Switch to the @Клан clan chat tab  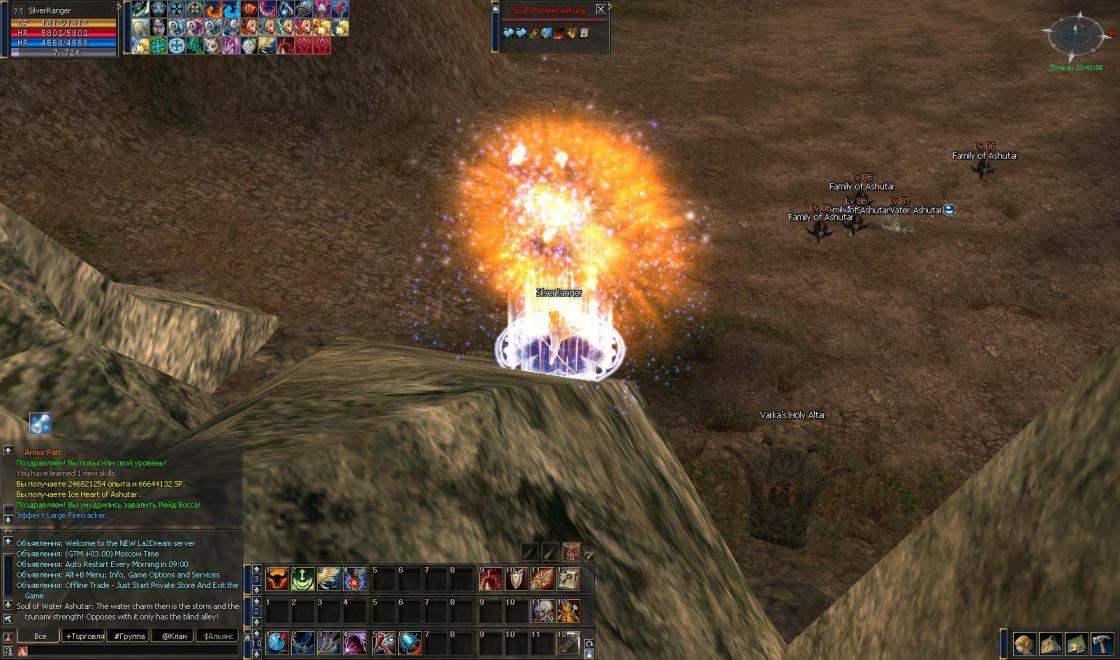coord(174,635)
